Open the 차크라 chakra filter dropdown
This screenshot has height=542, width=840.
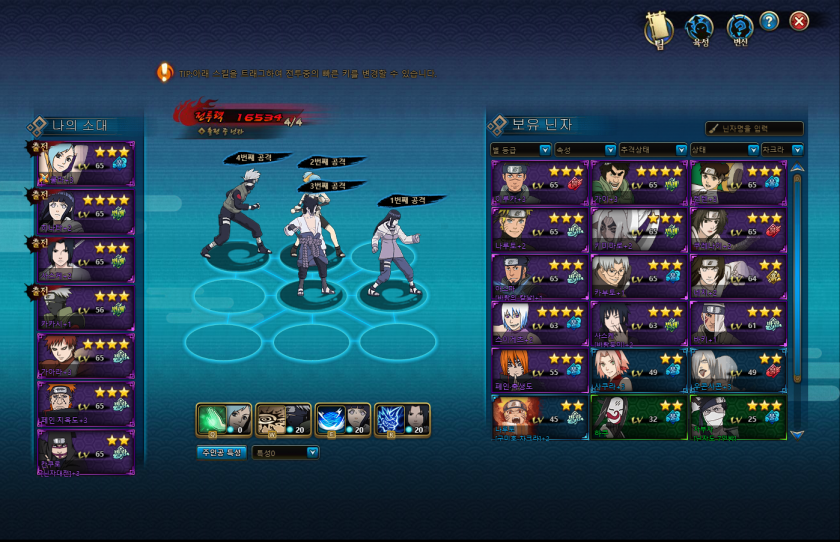(774, 150)
